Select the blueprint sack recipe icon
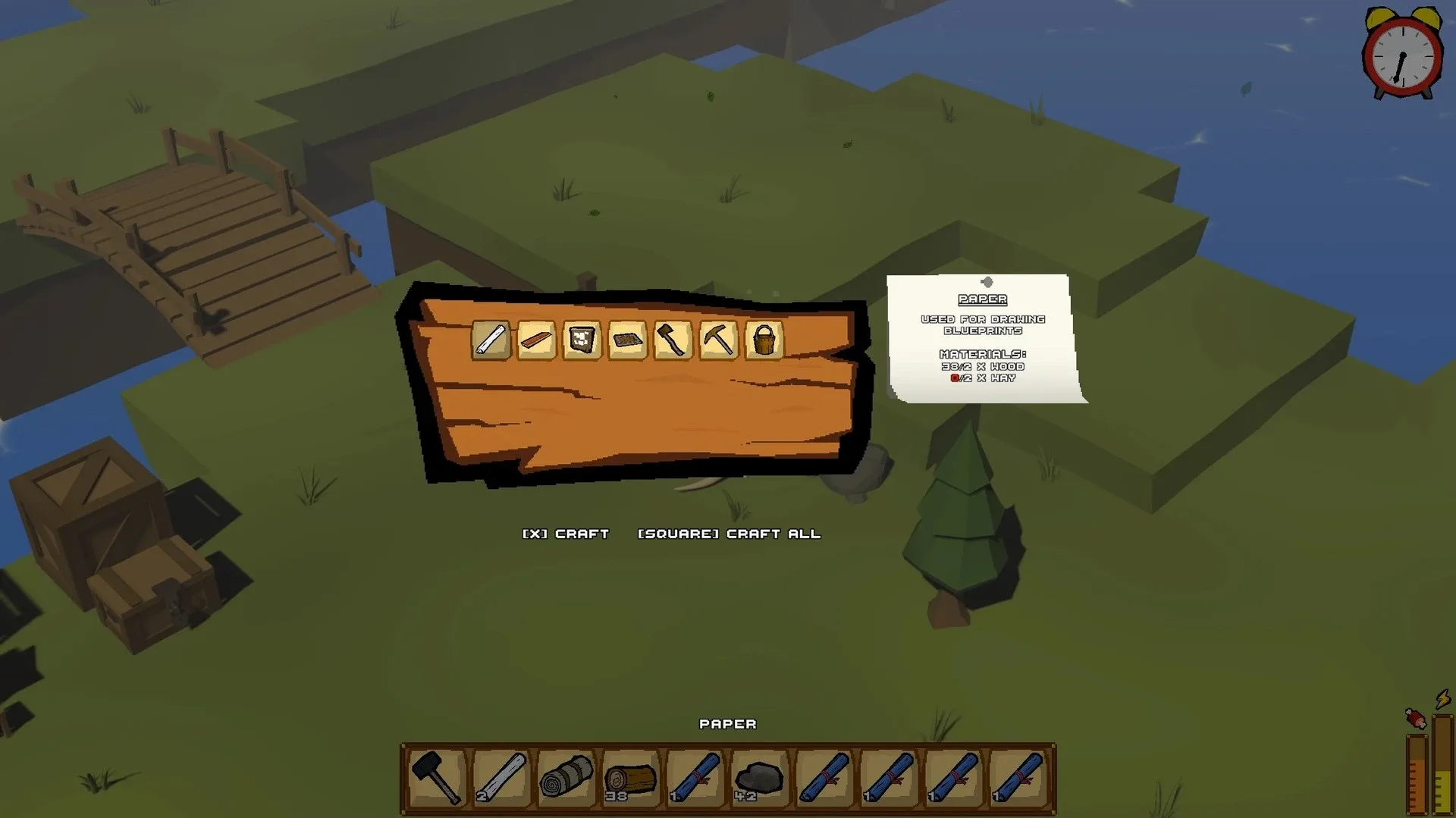This screenshot has width=1456, height=818. (x=582, y=343)
